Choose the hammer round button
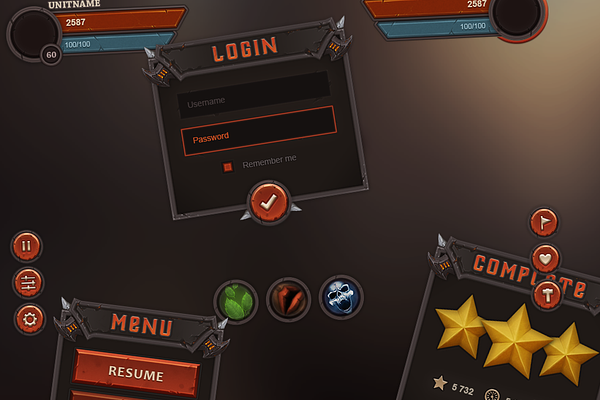 point(547,294)
